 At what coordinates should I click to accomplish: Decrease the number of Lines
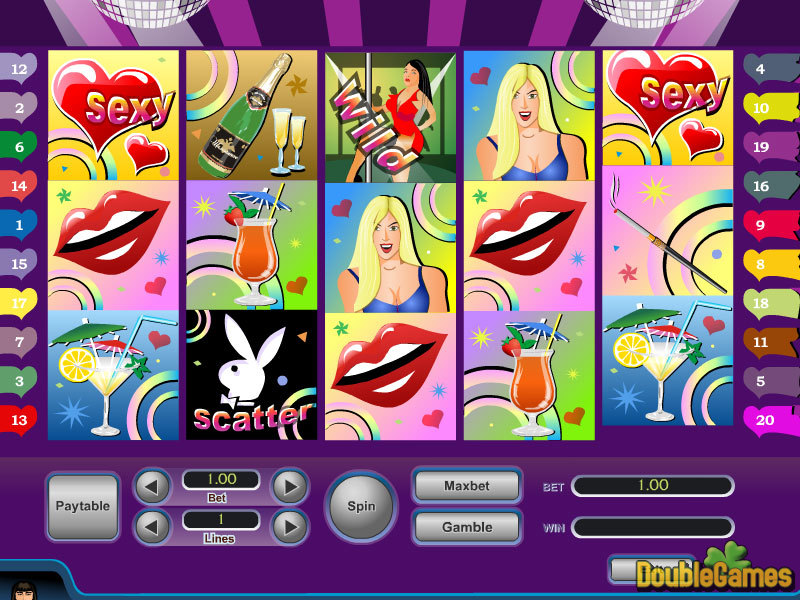(x=152, y=526)
